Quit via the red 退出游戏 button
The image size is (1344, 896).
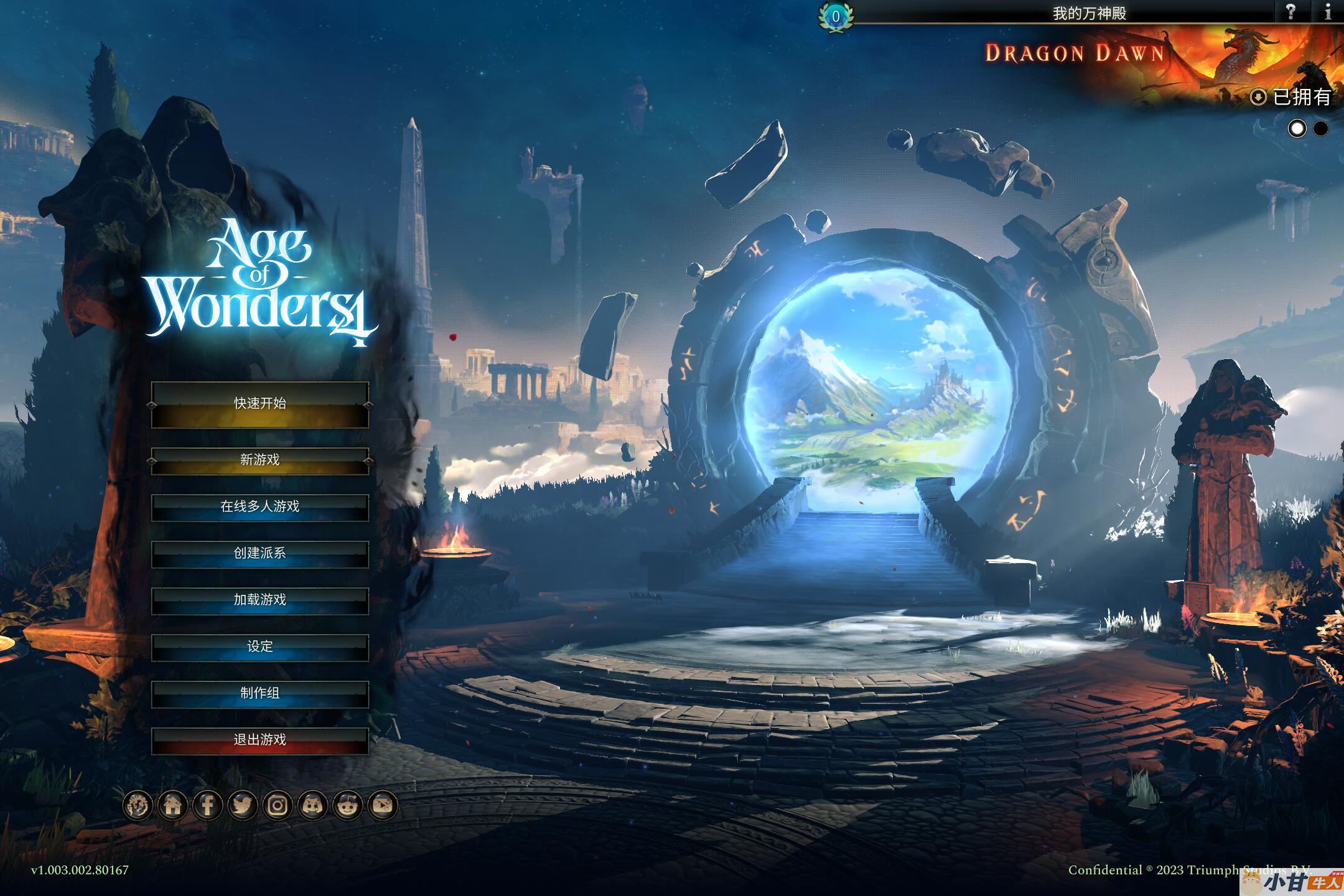coord(260,740)
